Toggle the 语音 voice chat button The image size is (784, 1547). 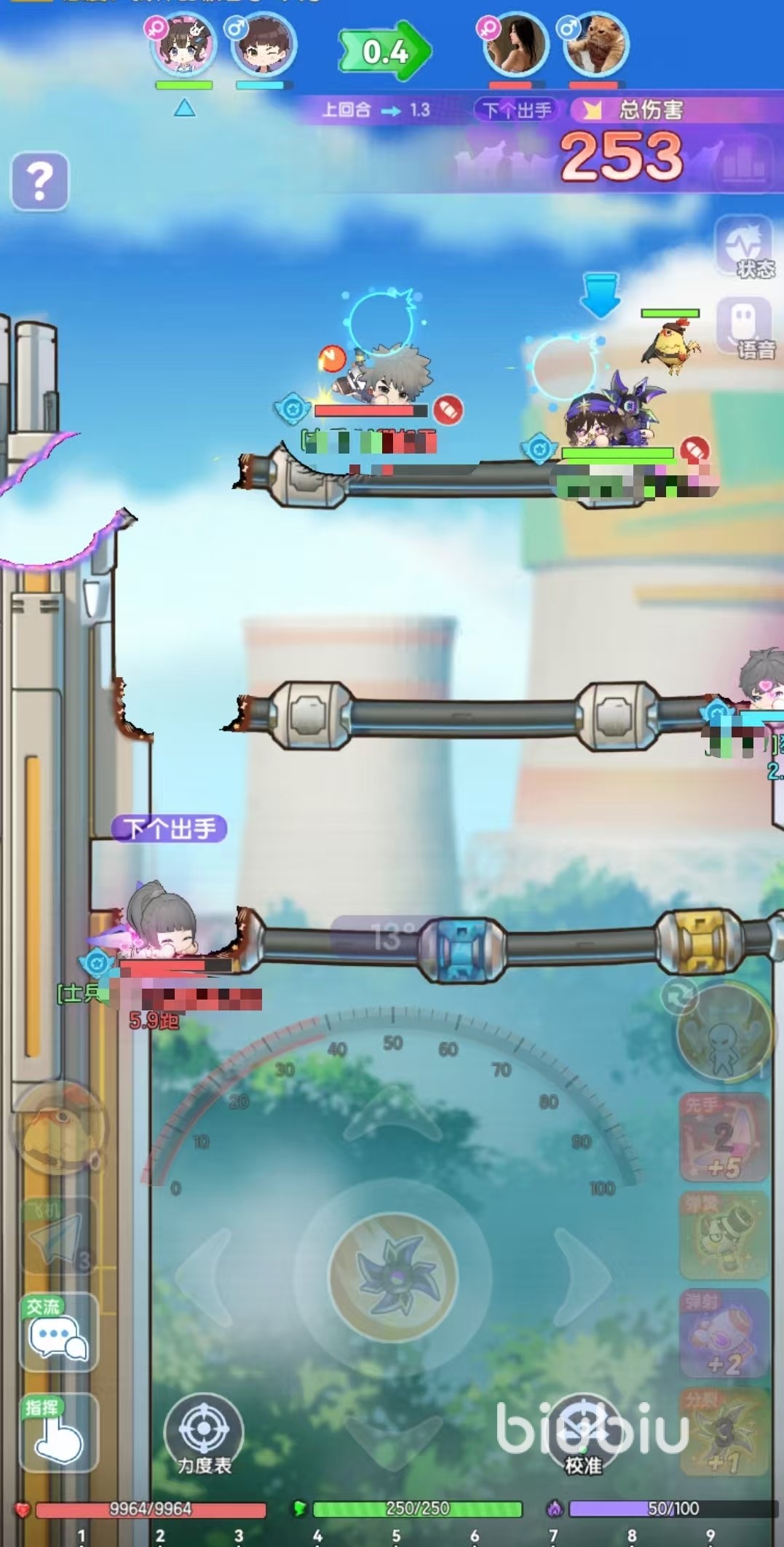tap(744, 328)
